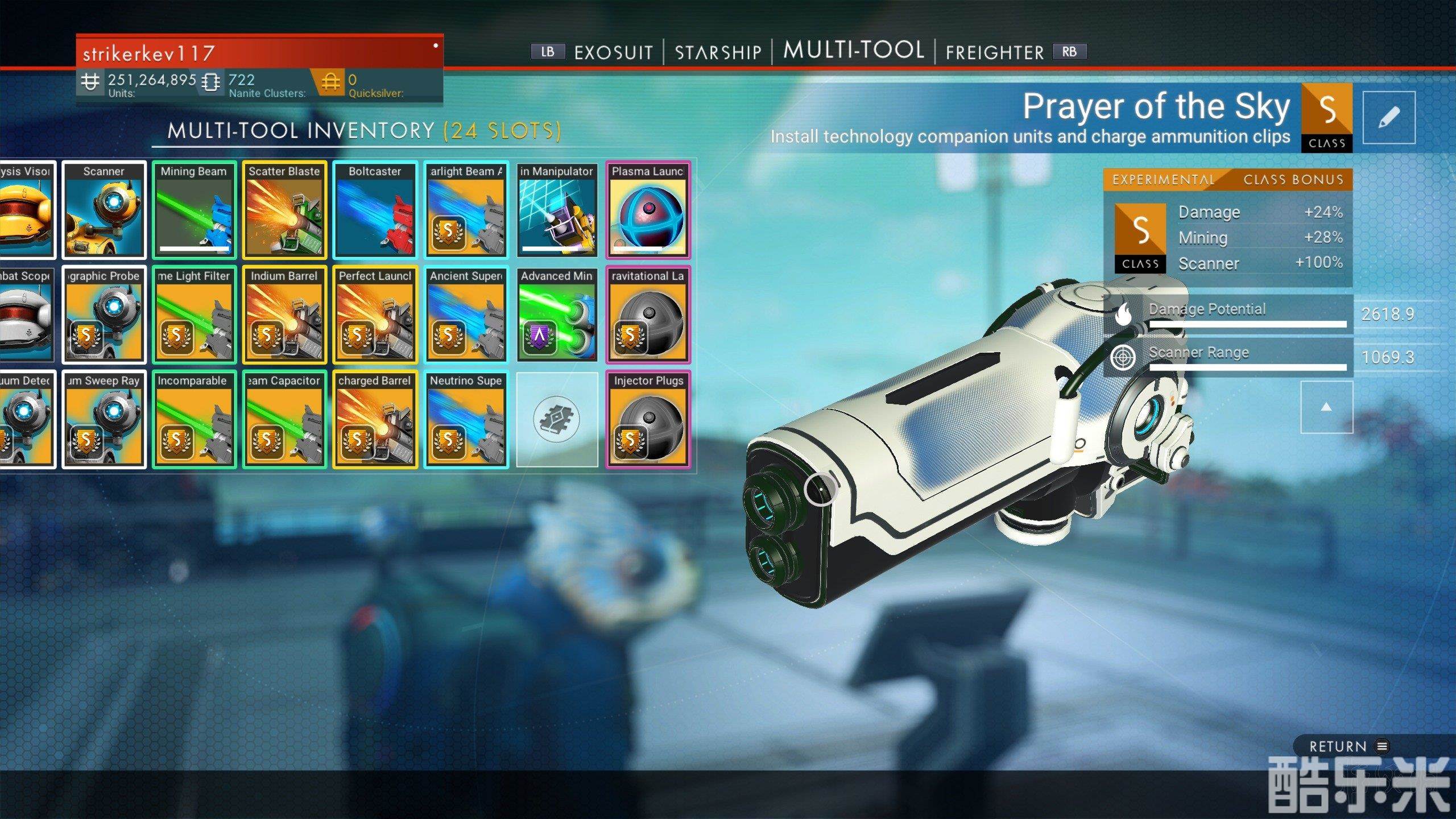Click the empty technology slot
The height and width of the screenshot is (819, 1456).
tap(557, 419)
